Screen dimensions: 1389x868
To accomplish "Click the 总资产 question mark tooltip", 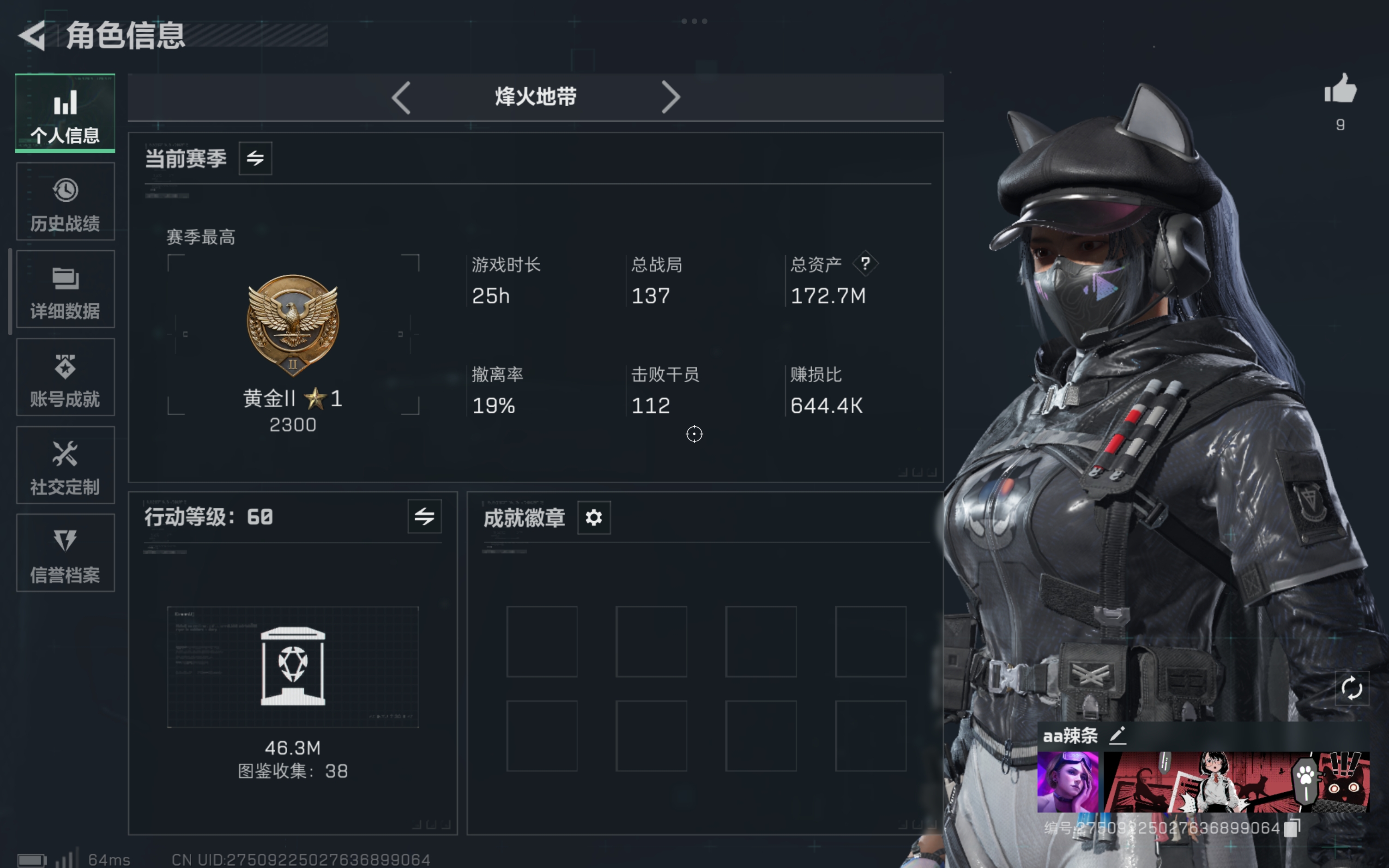I will click(865, 264).
